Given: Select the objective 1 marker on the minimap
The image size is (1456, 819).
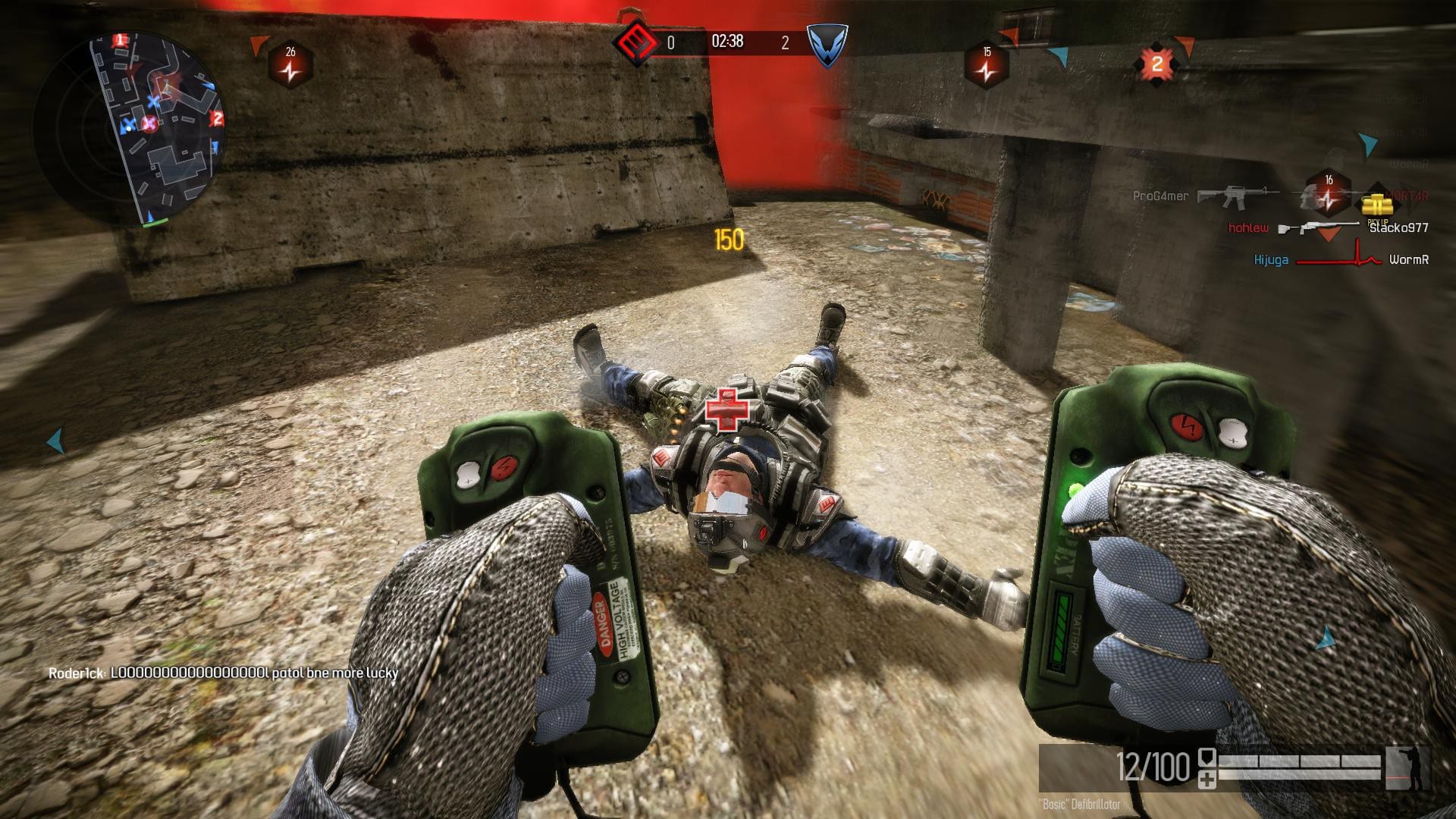Looking at the screenshot, I should pos(120,40).
